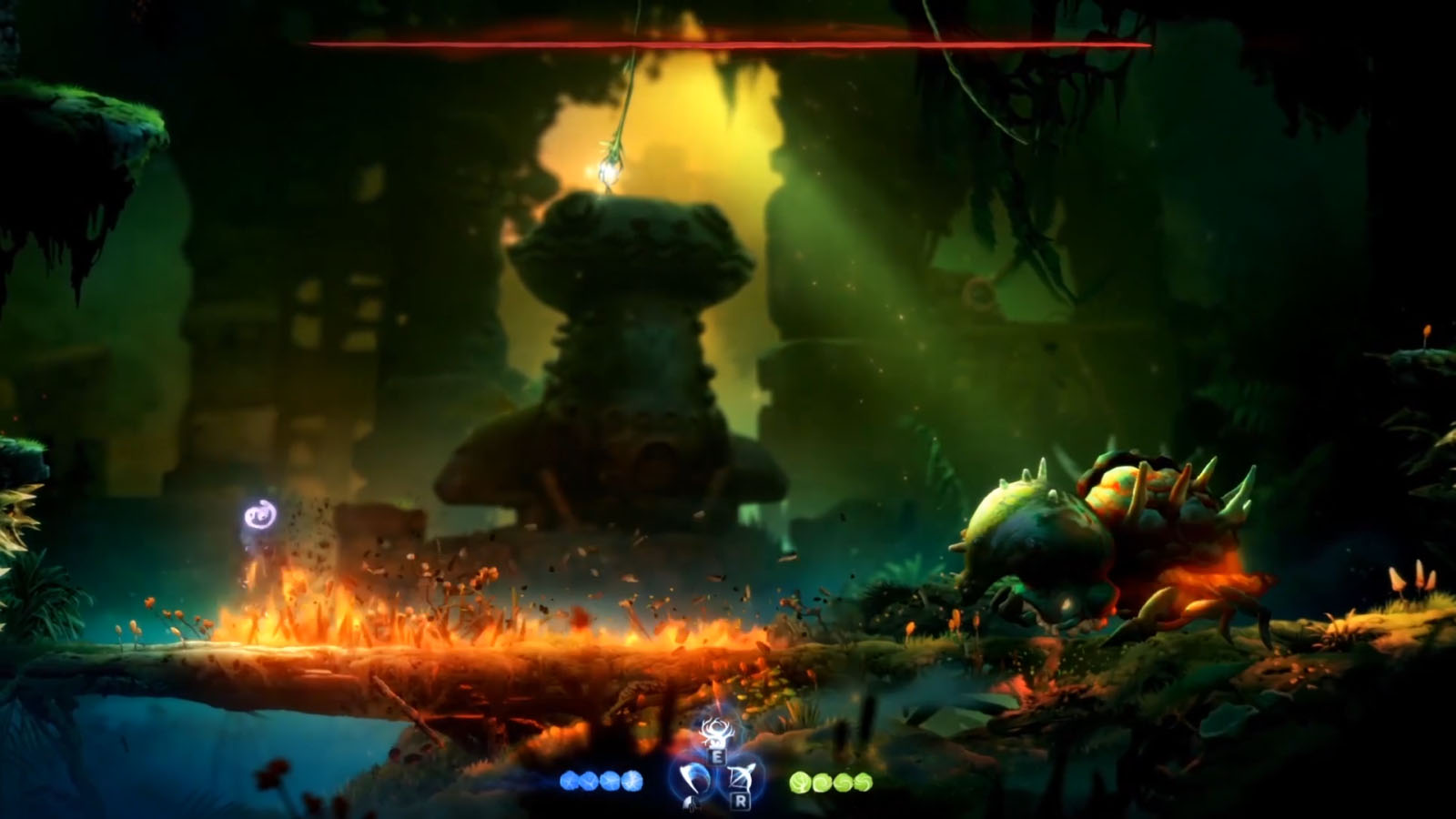
Task: Click the leftmost blue energy orb
Action: pos(568,778)
